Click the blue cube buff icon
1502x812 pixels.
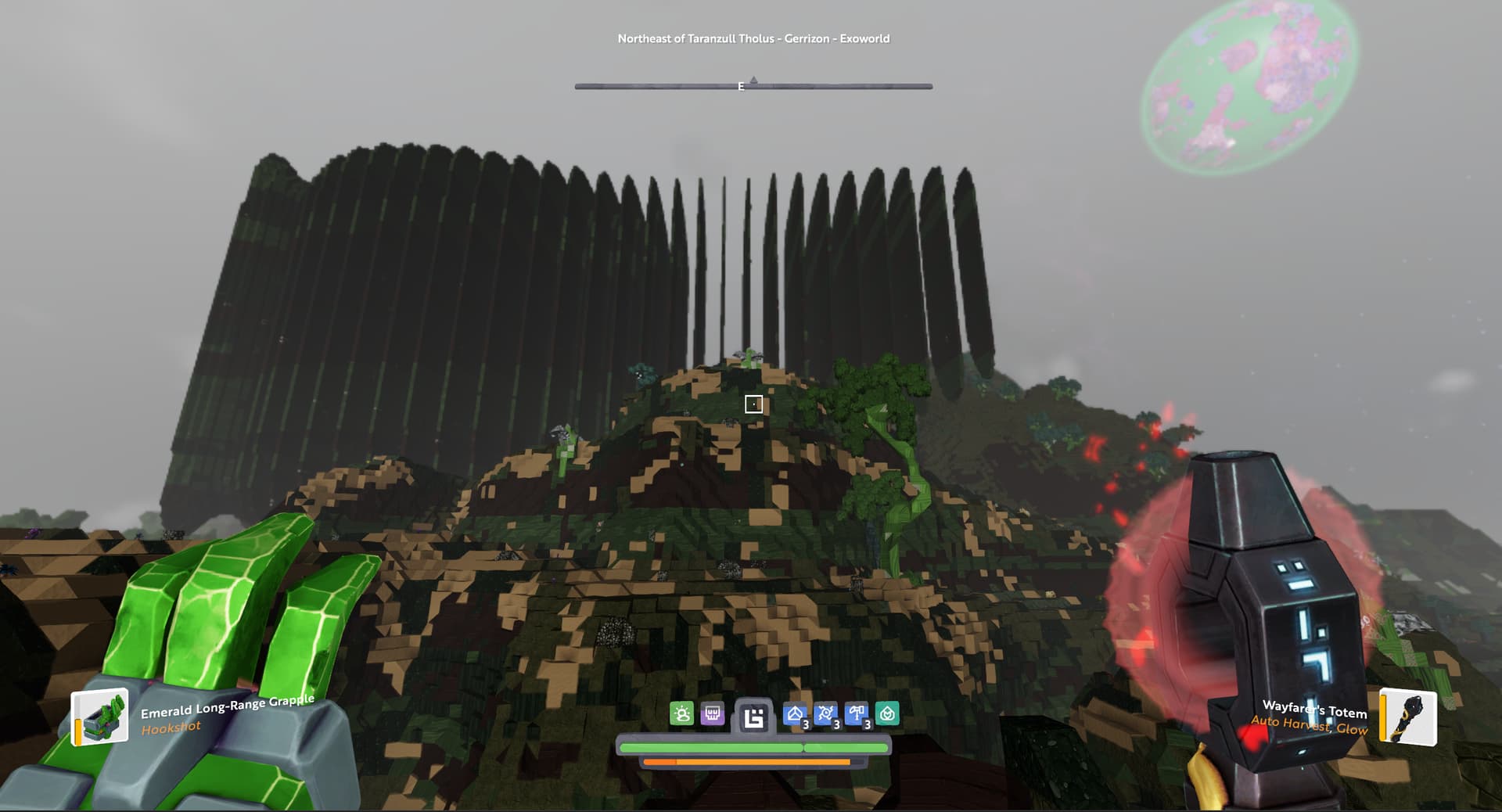coord(796,714)
